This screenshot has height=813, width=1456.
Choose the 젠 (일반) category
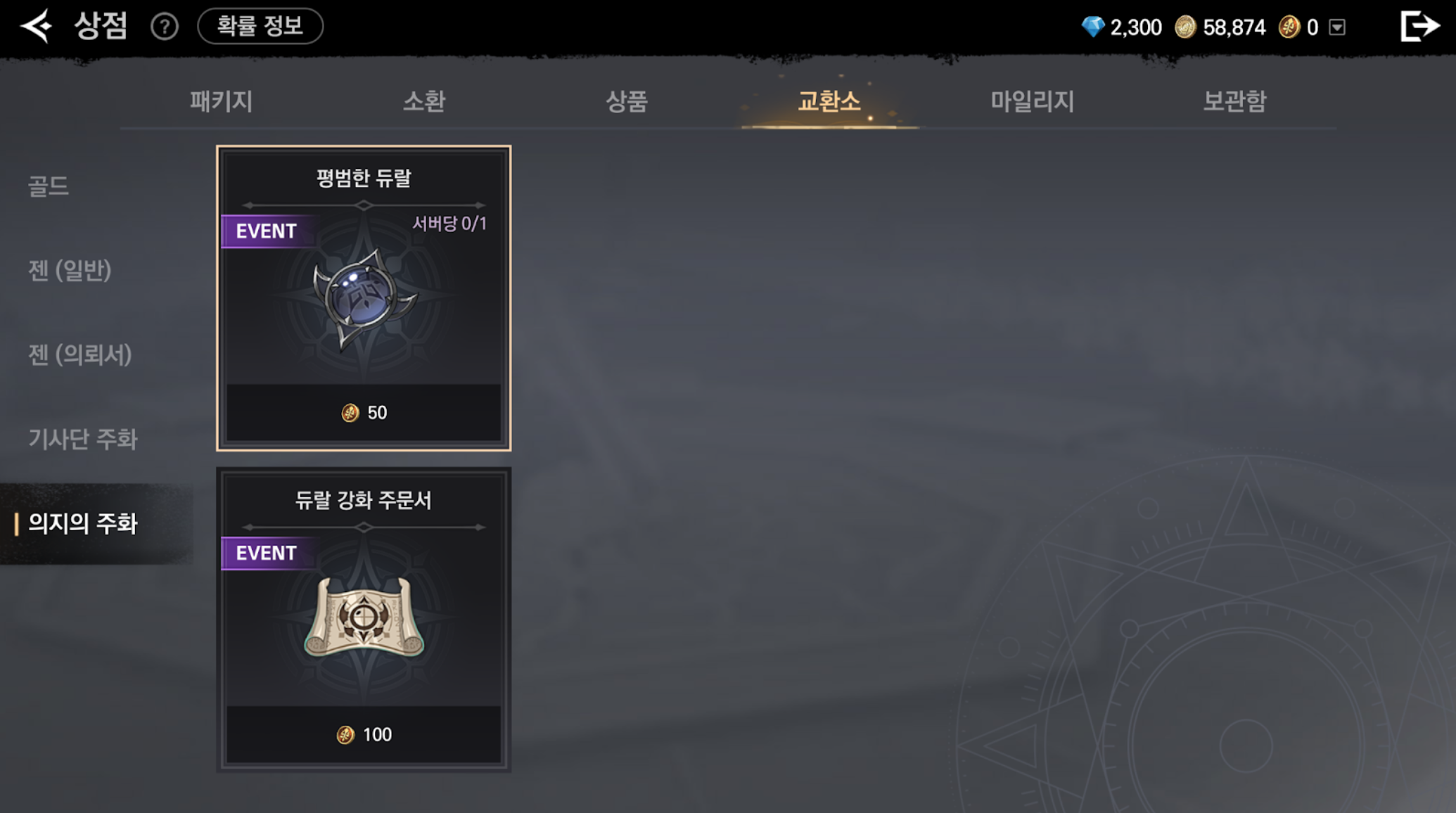pos(70,271)
